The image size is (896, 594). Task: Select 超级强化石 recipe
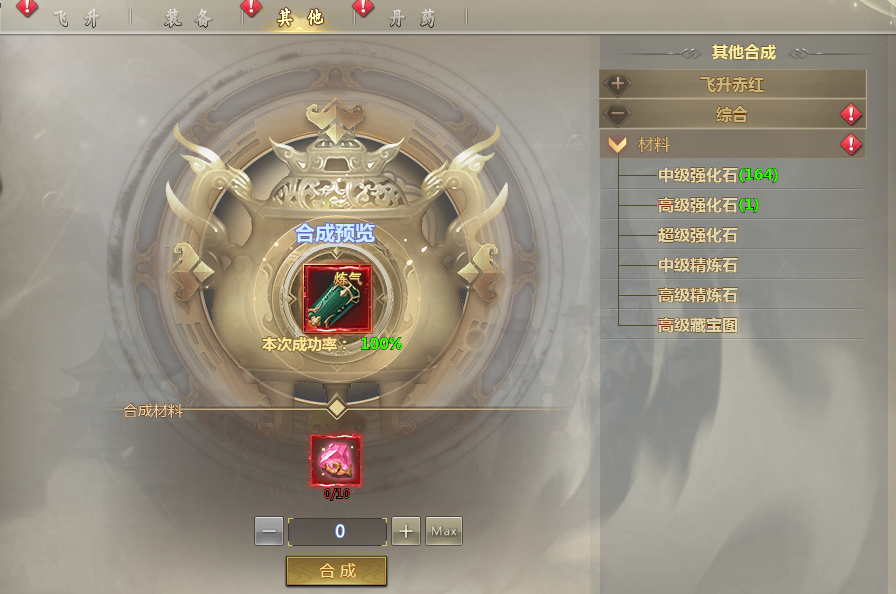[698, 235]
